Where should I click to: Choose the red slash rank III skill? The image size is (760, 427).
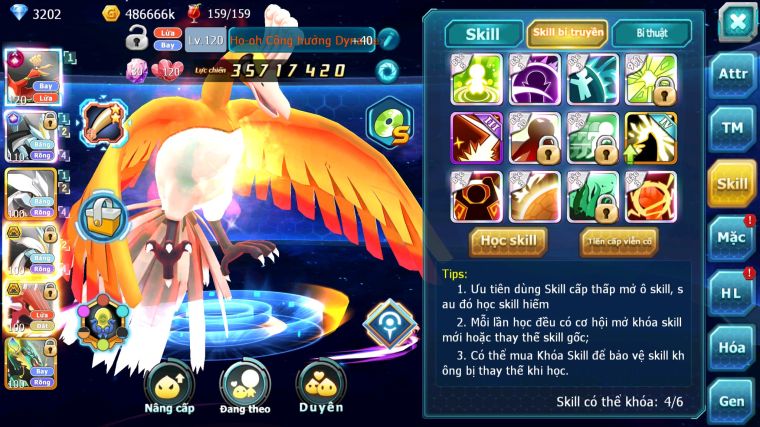(475, 137)
